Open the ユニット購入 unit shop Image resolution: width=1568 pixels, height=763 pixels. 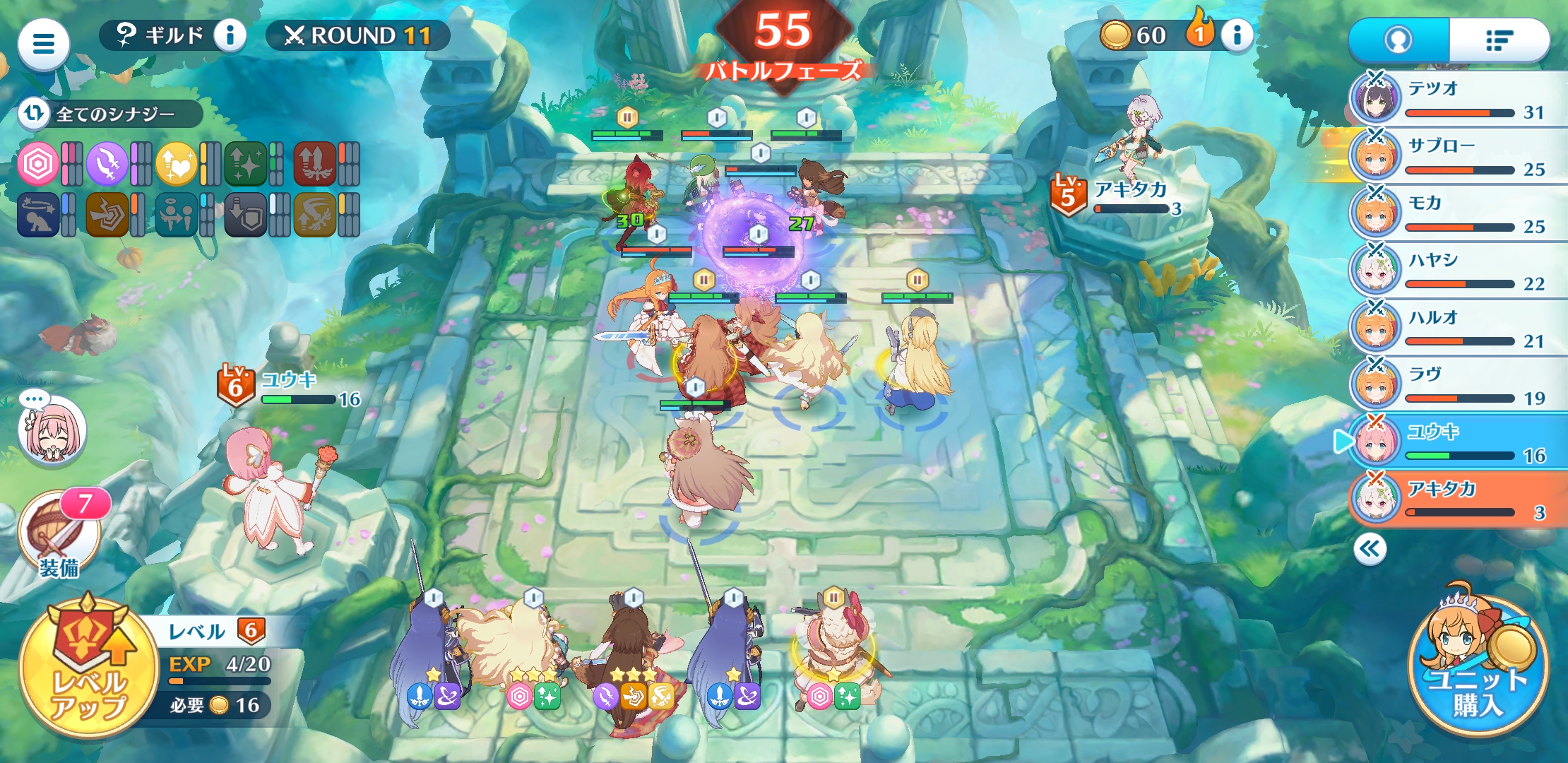[x=1478, y=666]
